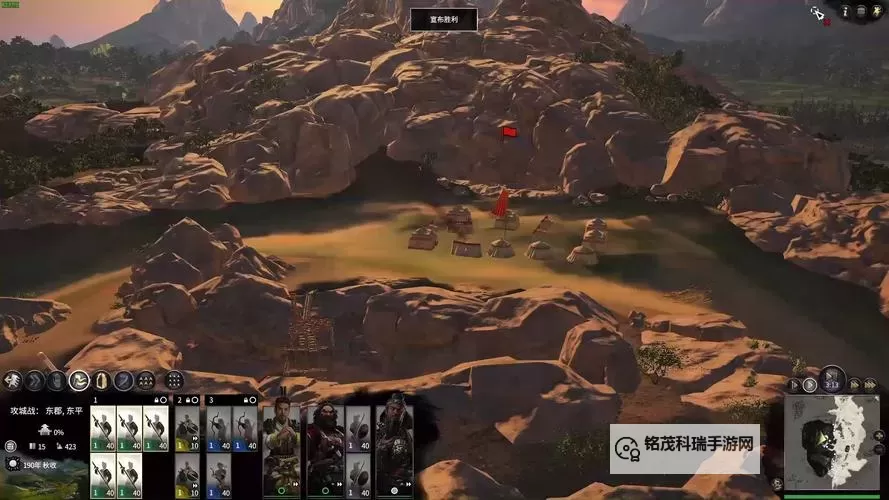Set battle speed to normal play
Viewport: 889px width, 500px height.
(810, 385)
